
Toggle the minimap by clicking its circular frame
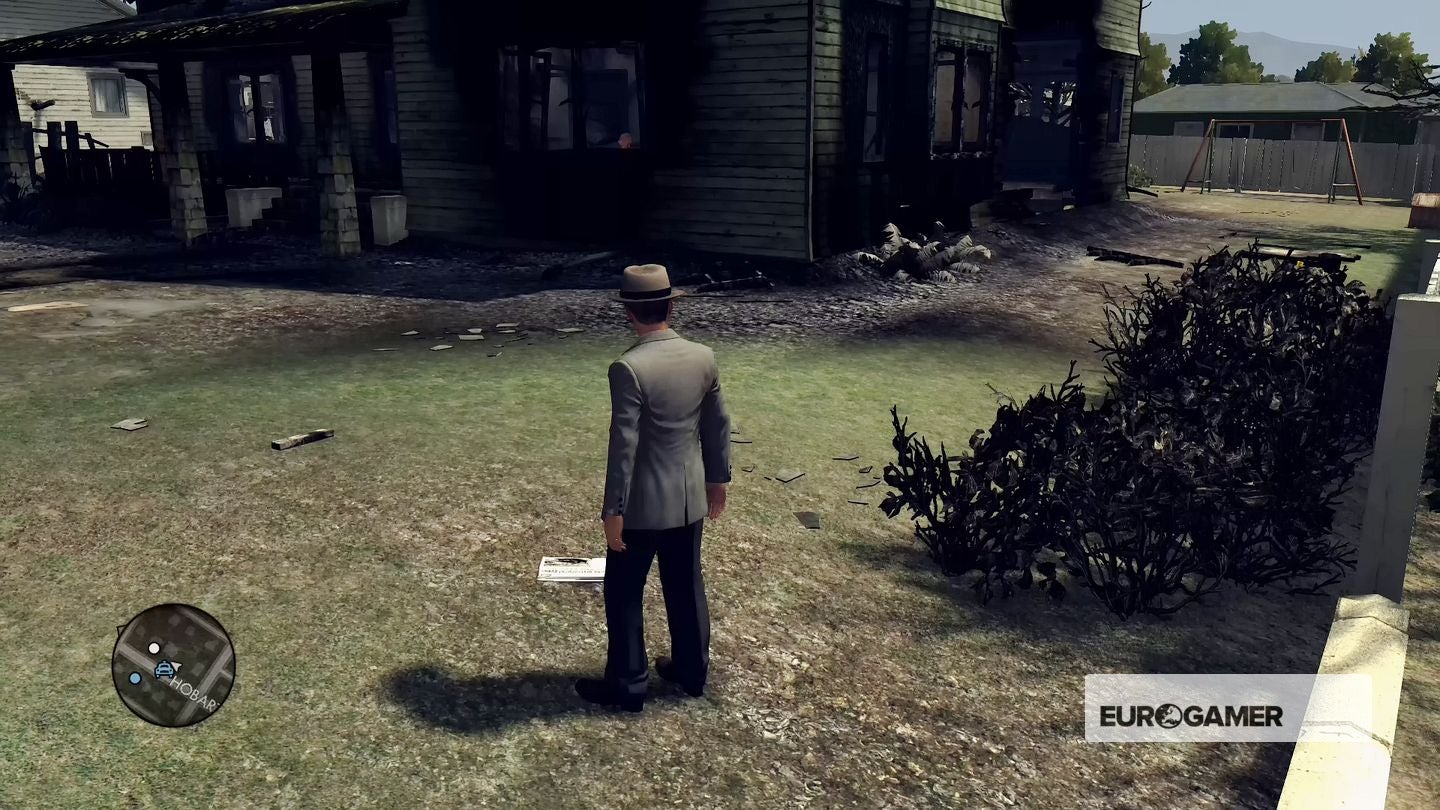pos(174,607)
